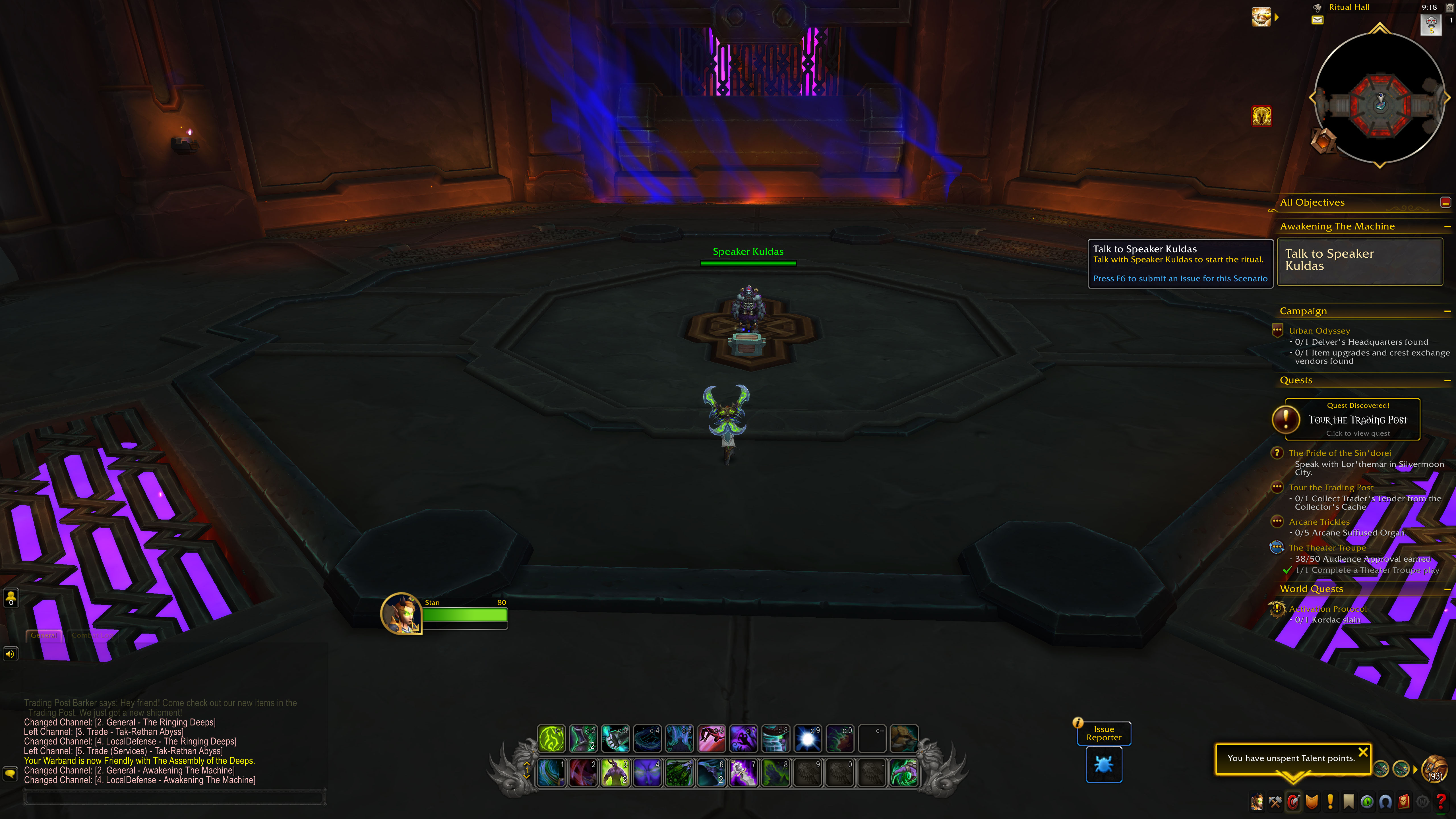Open the Urban Odyssey campaign quest
This screenshot has width=1456, height=819.
tap(1319, 331)
